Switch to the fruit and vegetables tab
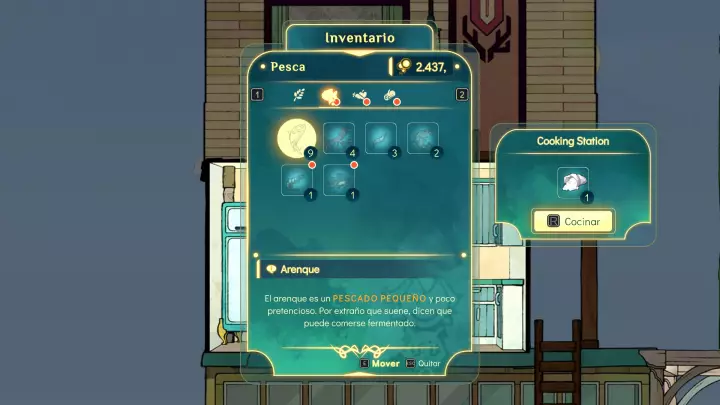Image resolution: width=720 pixels, height=405 pixels. click(x=360, y=96)
